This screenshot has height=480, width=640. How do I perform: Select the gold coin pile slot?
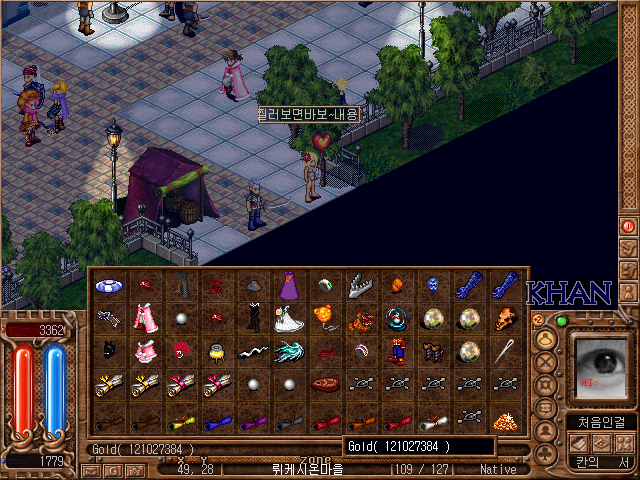coord(503,417)
